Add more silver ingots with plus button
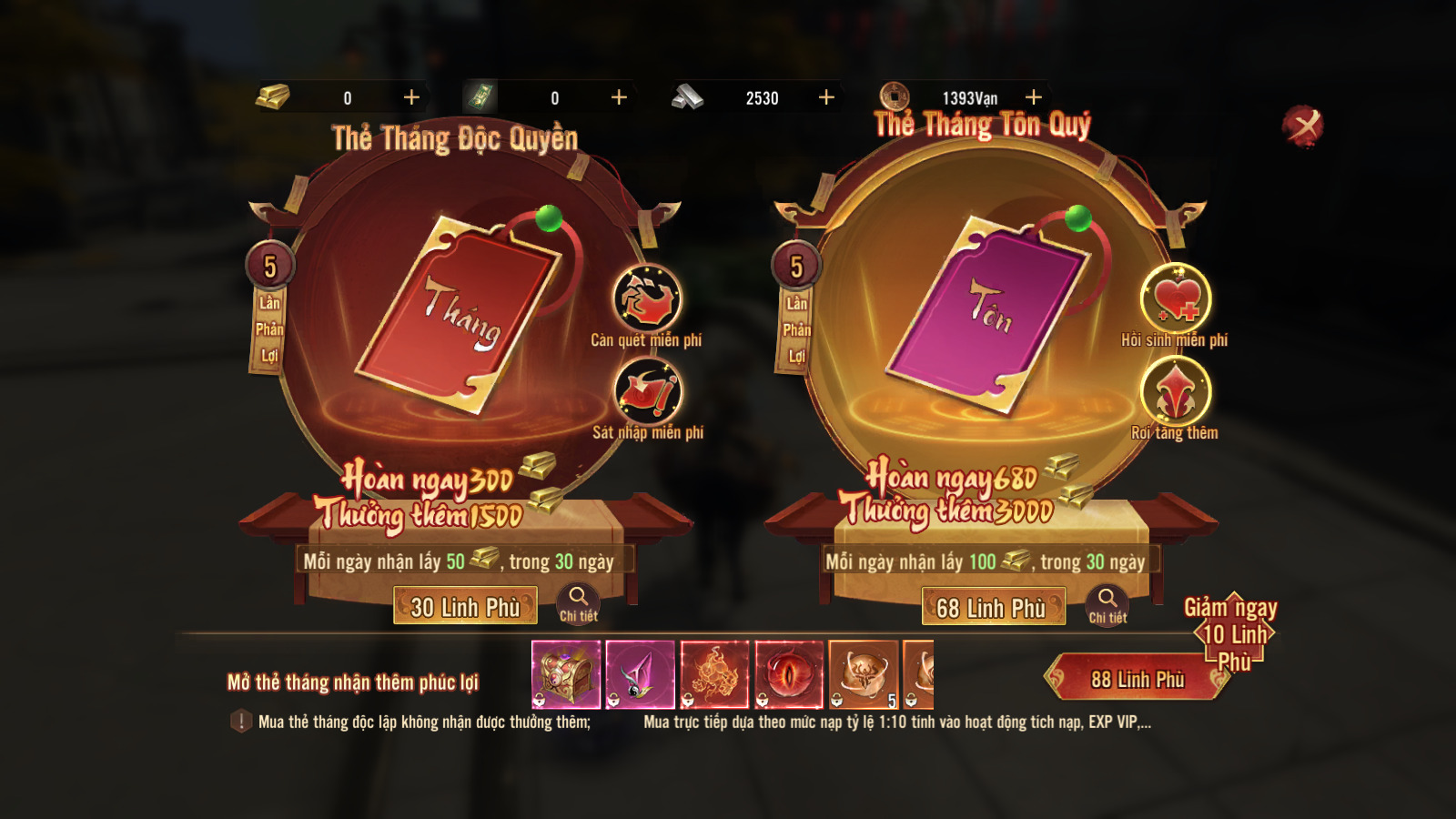This screenshot has width=1456, height=819. coord(826,97)
